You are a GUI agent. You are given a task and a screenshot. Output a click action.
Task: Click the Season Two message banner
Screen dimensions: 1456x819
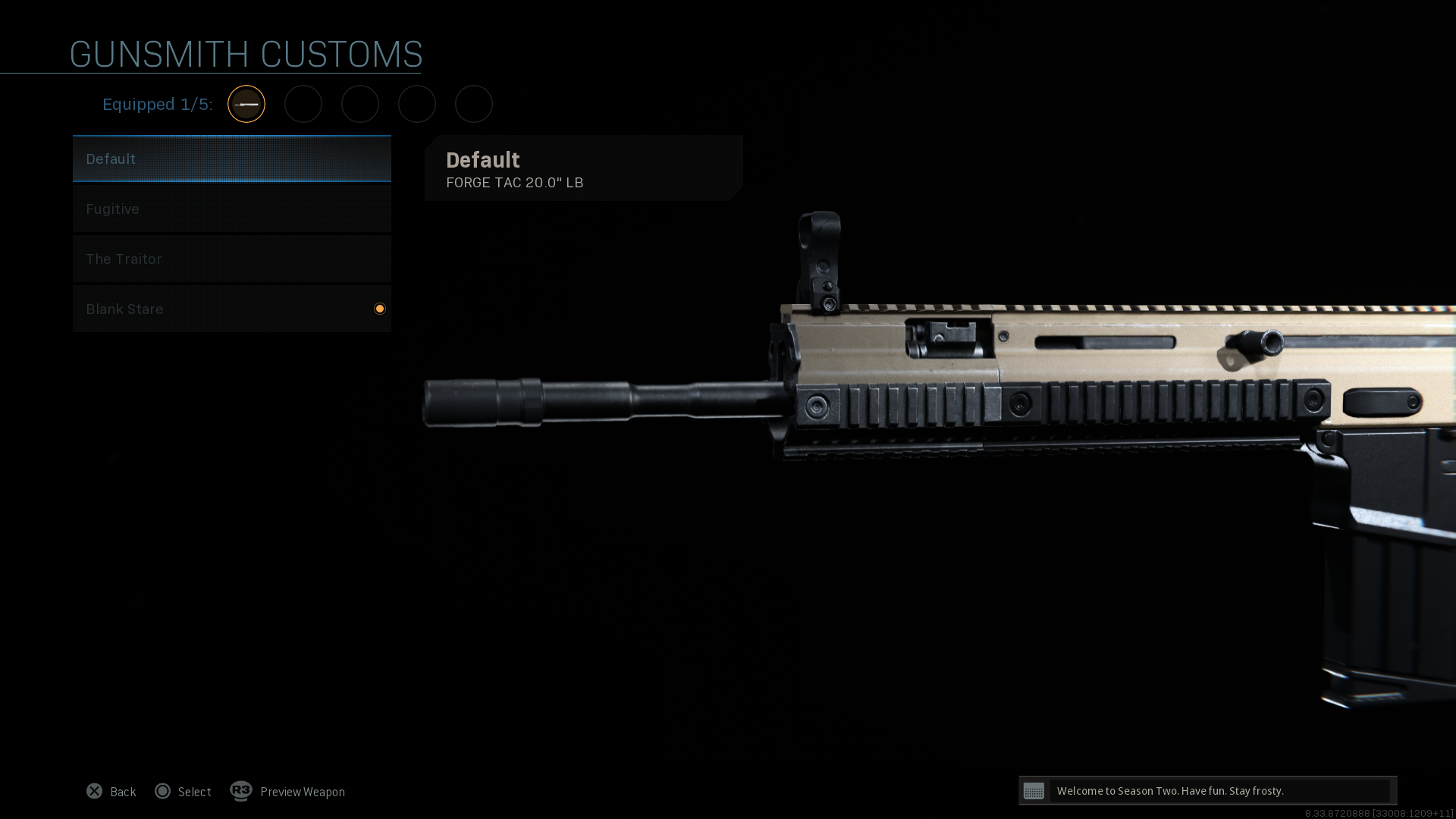pyautogui.click(x=1207, y=791)
